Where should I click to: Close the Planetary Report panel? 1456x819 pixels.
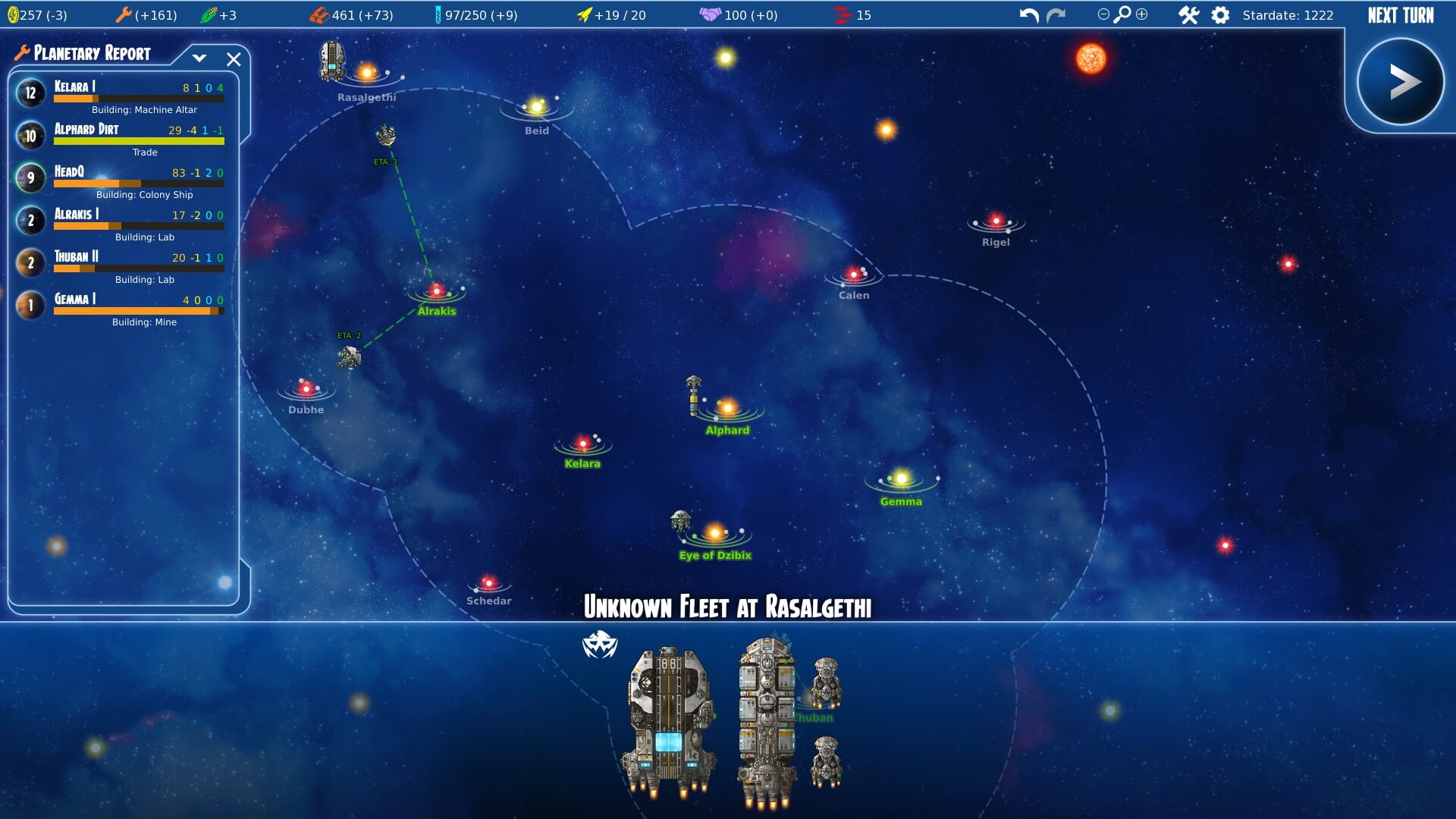point(234,59)
